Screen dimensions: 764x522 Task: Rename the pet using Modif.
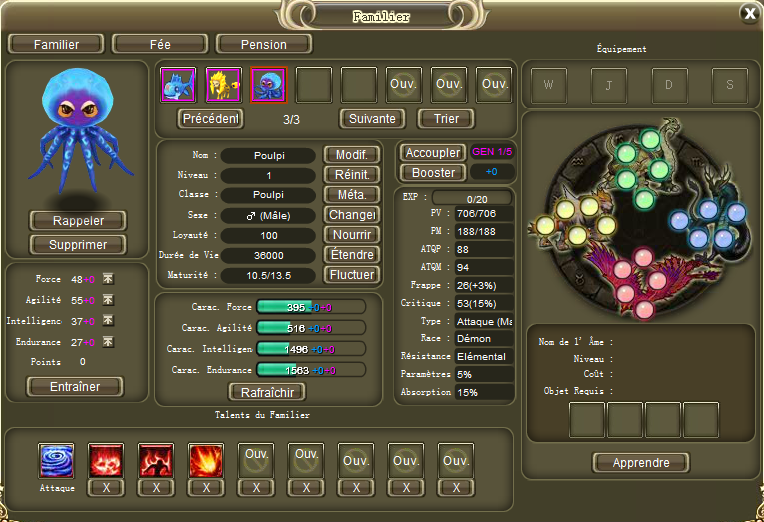coord(351,155)
